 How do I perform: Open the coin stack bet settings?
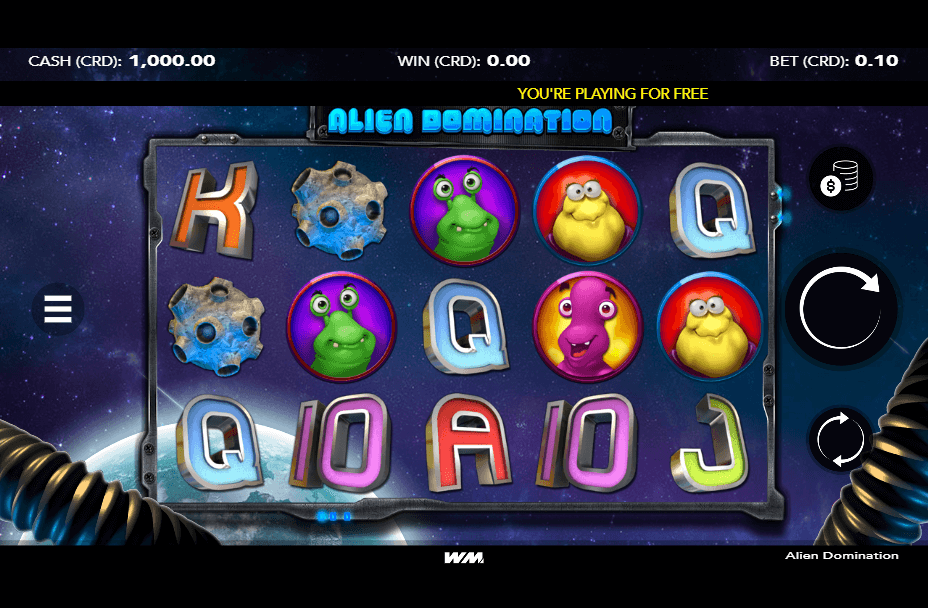[841, 180]
